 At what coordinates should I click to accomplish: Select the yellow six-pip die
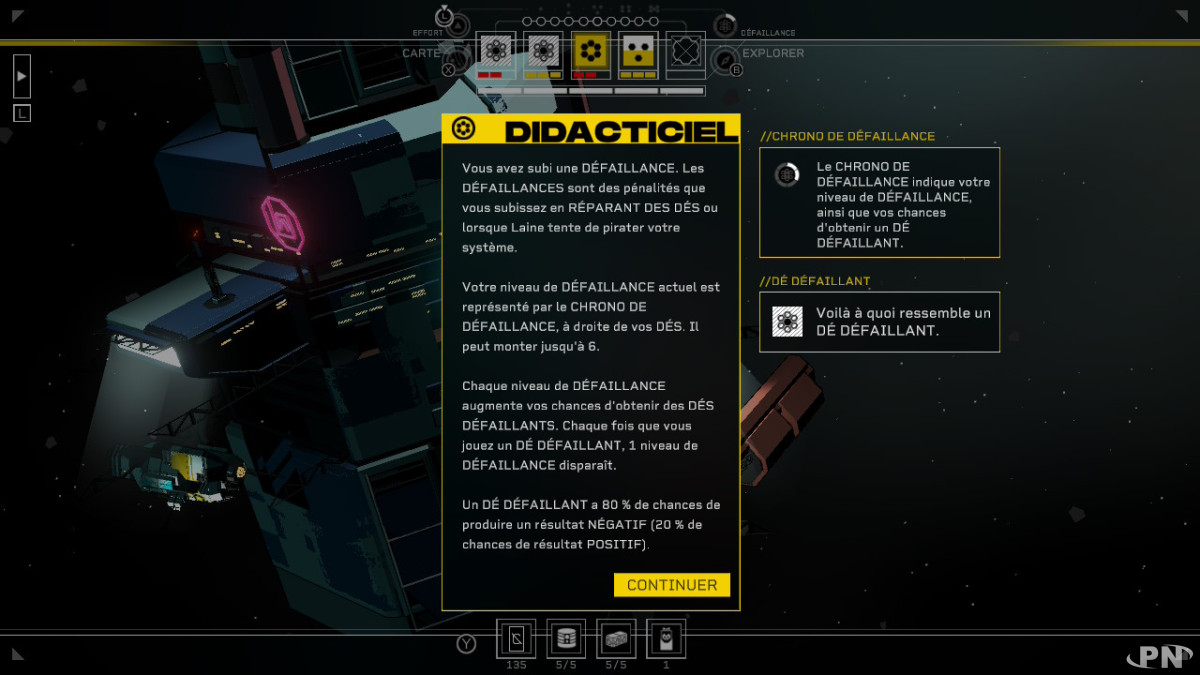591,52
